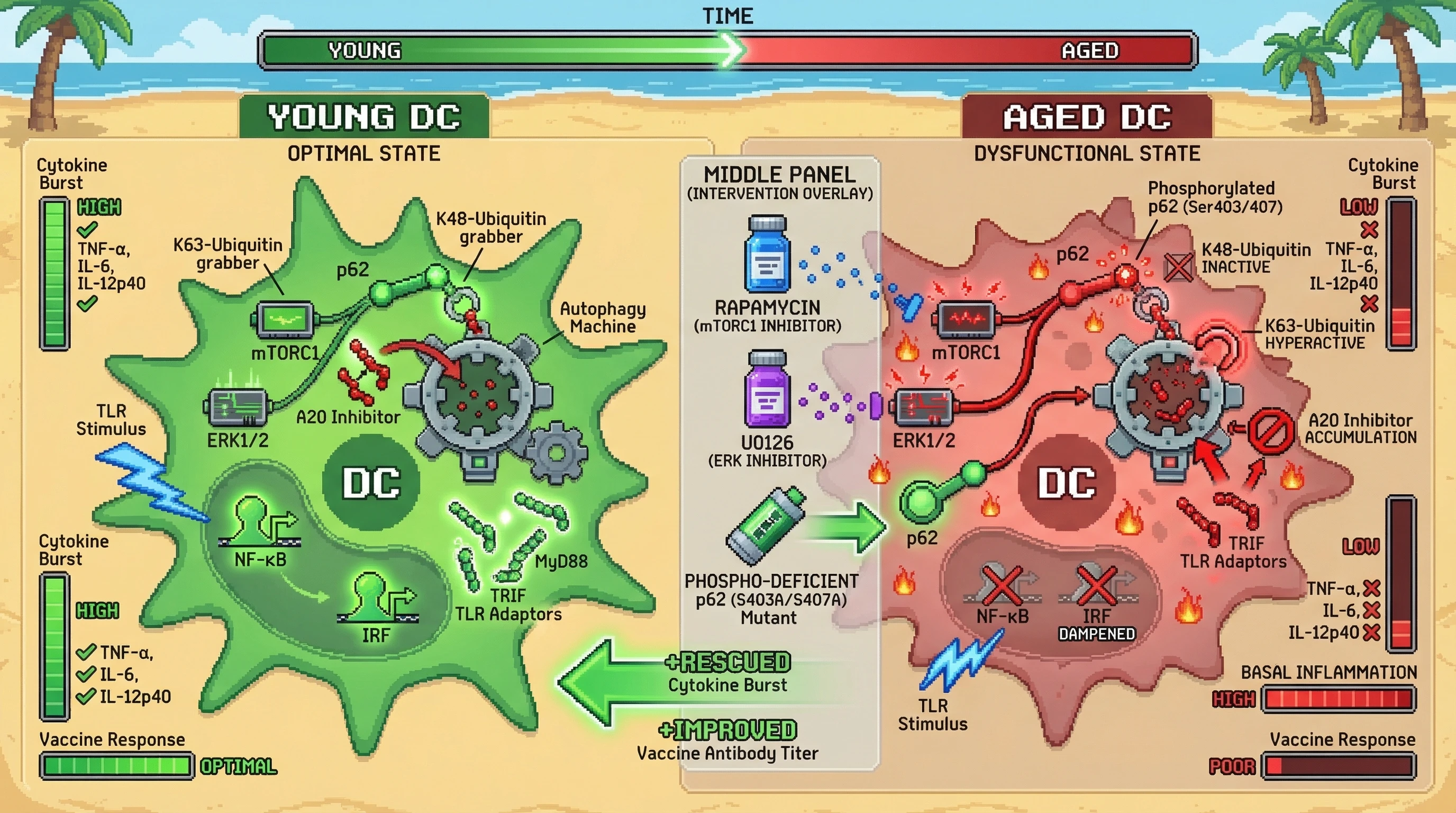Open the Aged DC banner
The width and height of the screenshot is (1456, 813).
click(1086, 117)
